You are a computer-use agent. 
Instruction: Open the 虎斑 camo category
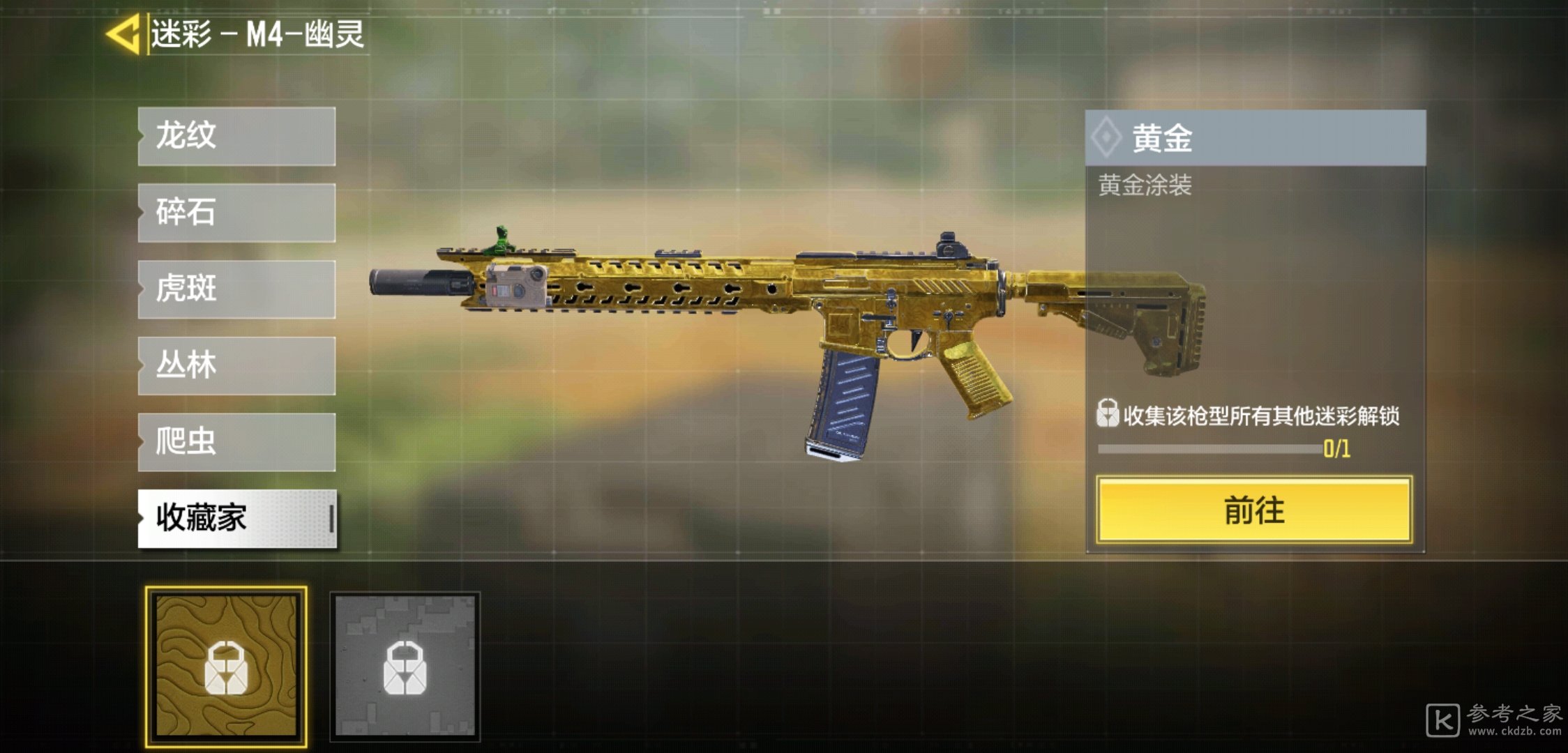[x=236, y=289]
